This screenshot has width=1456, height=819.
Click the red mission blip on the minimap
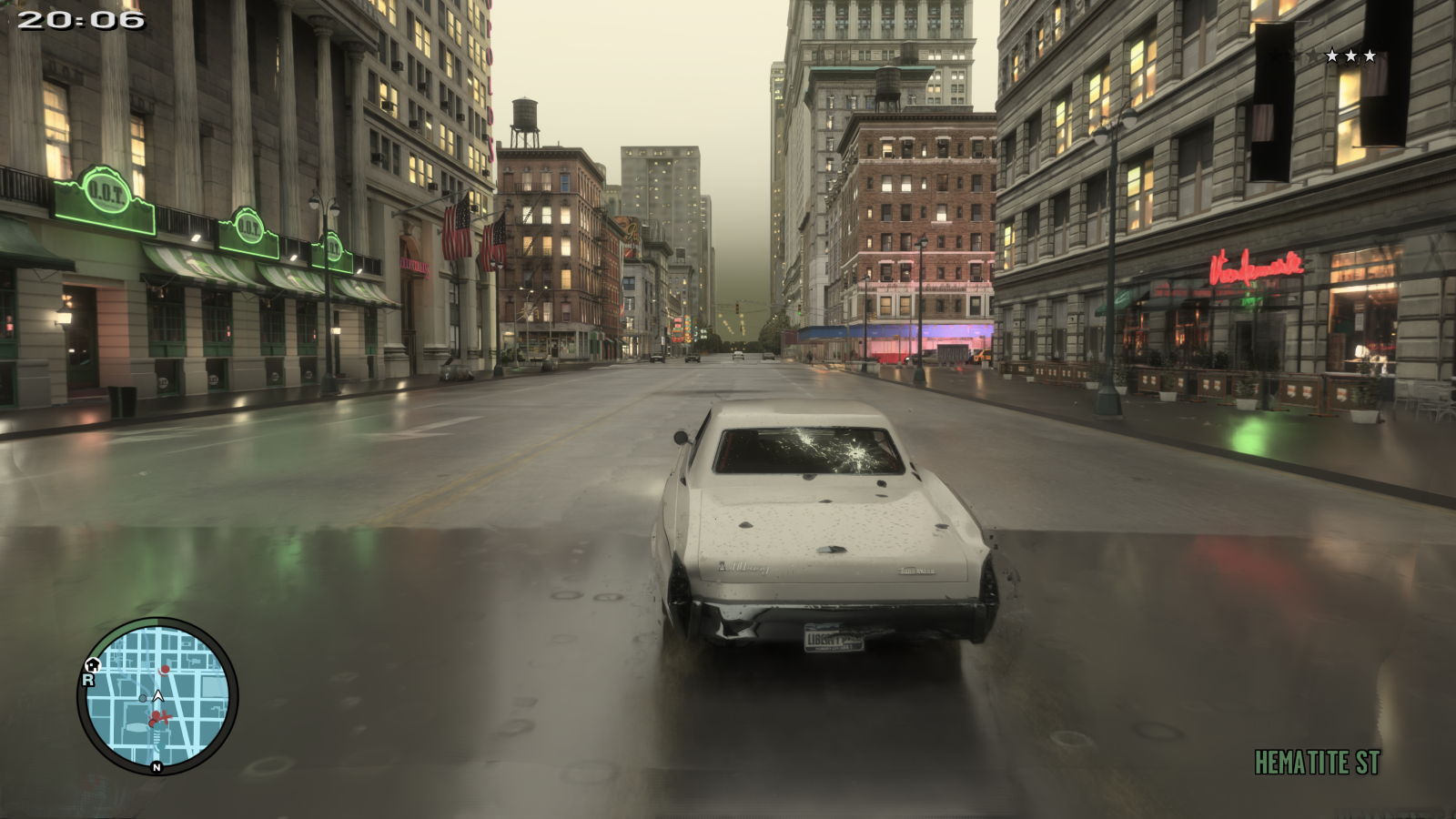coord(166,669)
